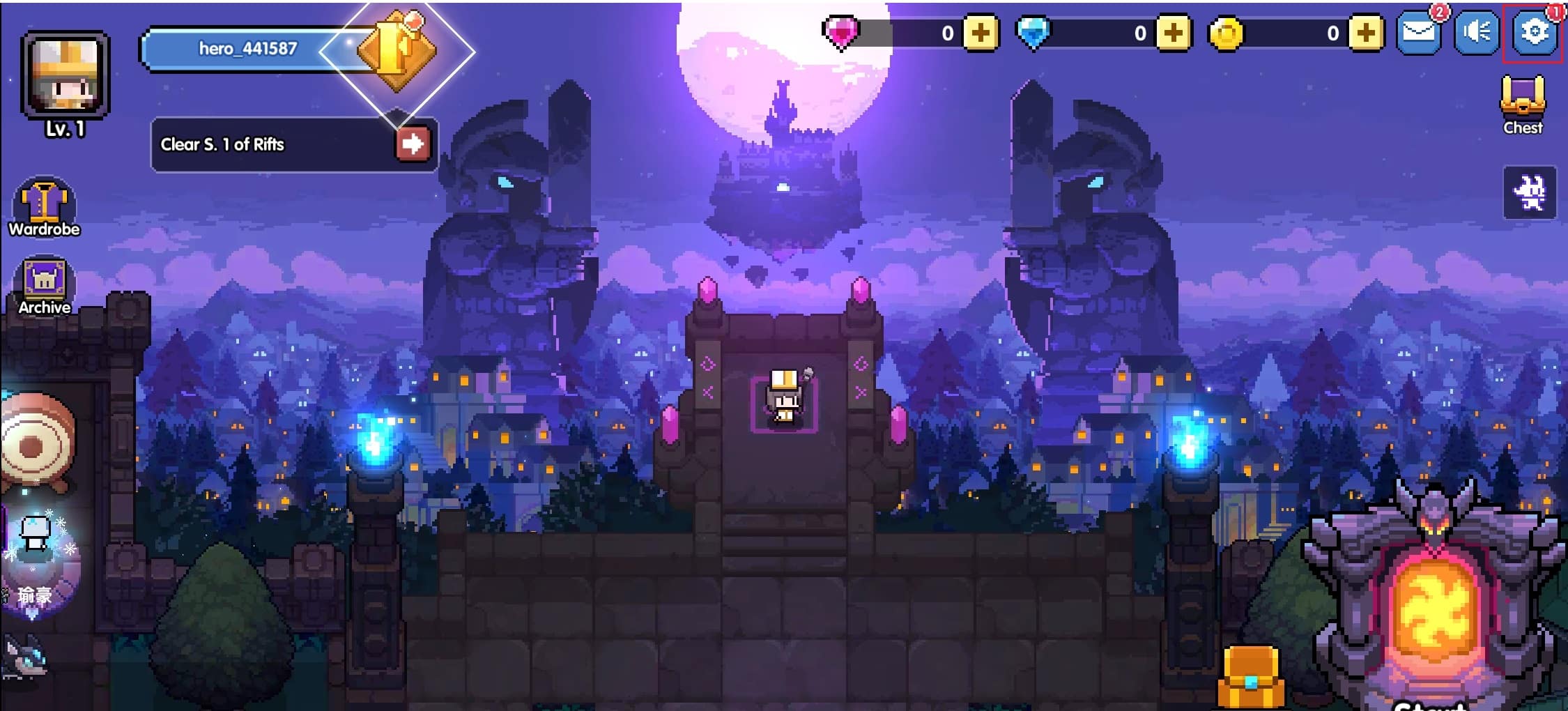The image size is (1568, 711).
Task: Add more gold coins
Action: point(1366,33)
